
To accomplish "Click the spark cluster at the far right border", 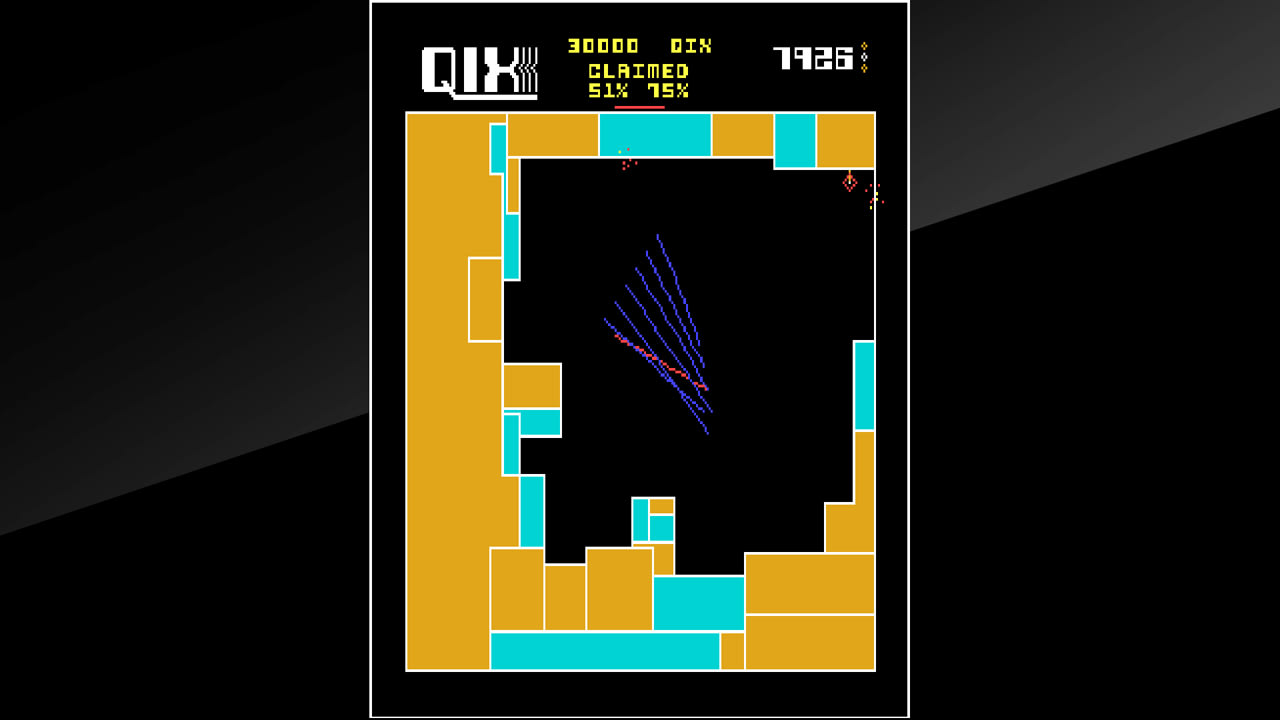I will click(873, 198).
